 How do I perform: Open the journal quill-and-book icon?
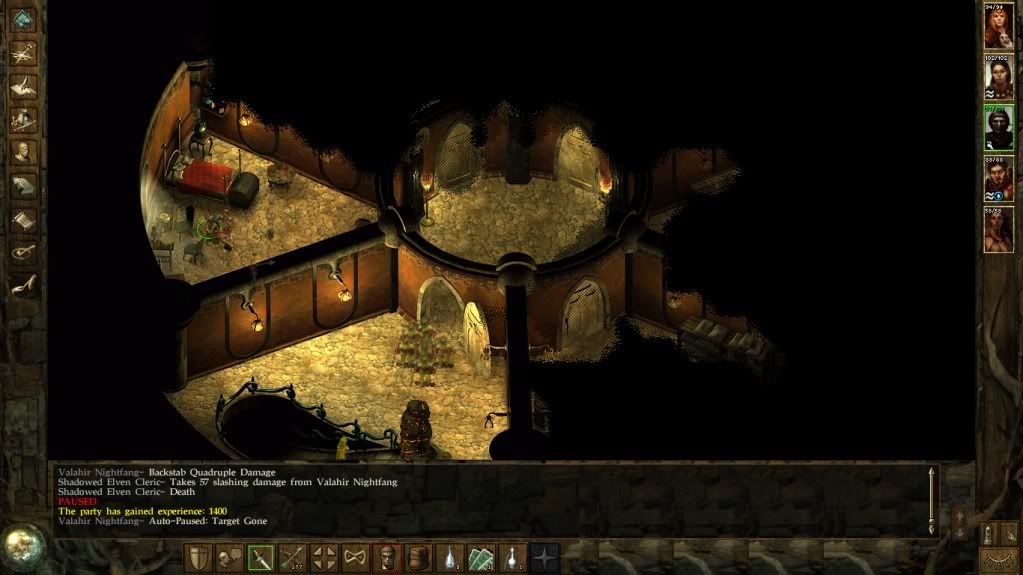22,86
